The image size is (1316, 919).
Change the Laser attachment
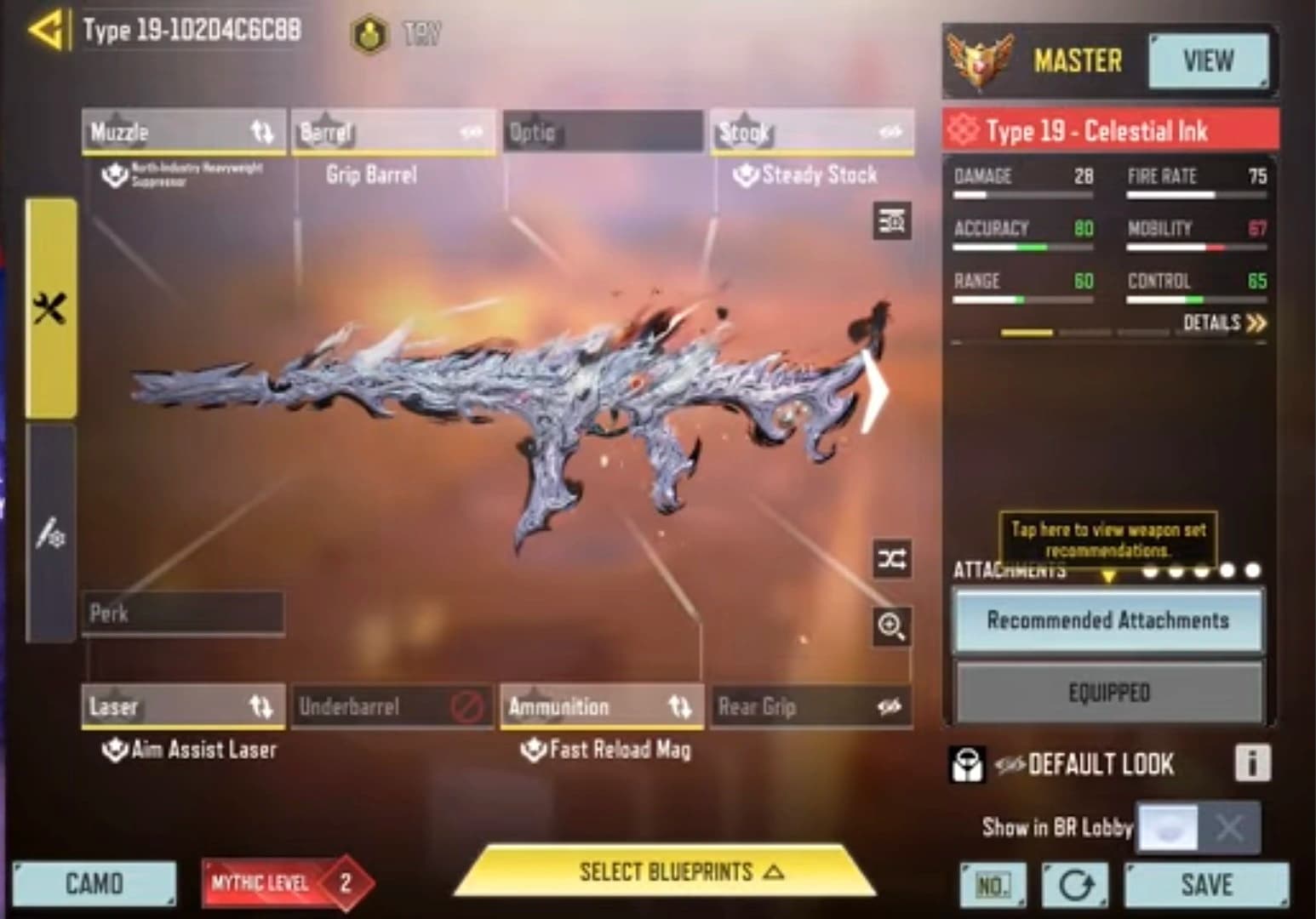pos(183,706)
